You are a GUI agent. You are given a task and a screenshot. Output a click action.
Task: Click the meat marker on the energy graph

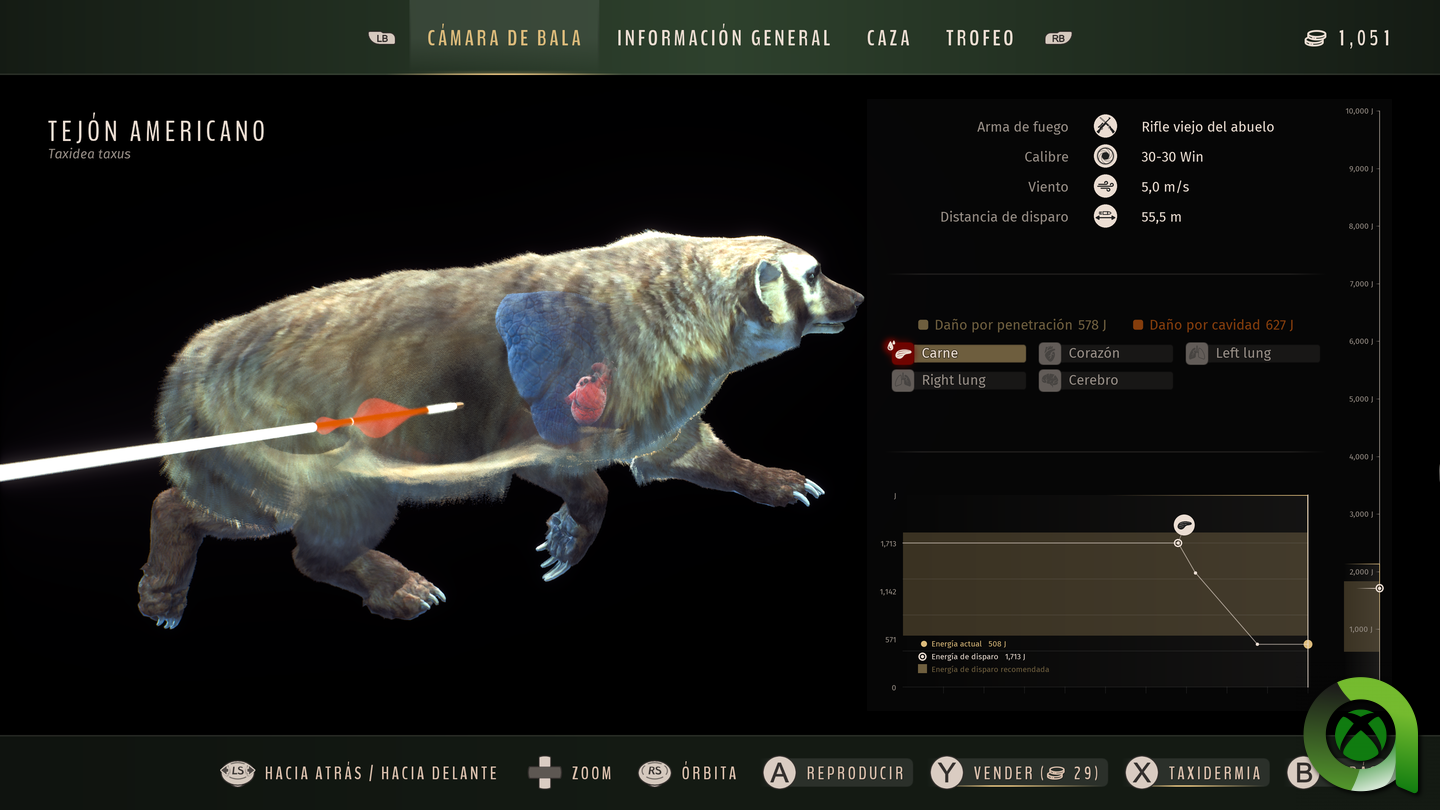point(1184,525)
